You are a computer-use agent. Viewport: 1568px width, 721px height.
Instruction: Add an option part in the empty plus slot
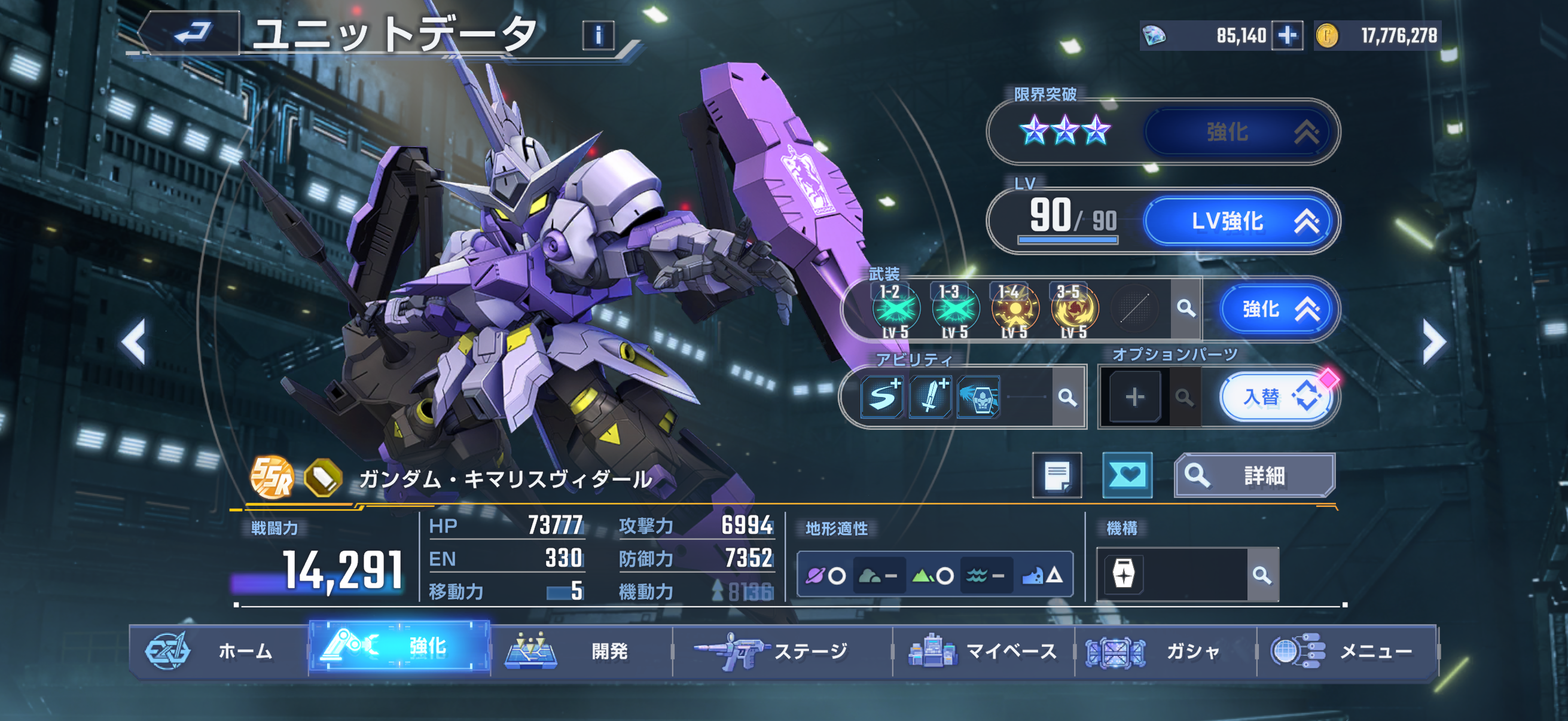tap(1134, 398)
